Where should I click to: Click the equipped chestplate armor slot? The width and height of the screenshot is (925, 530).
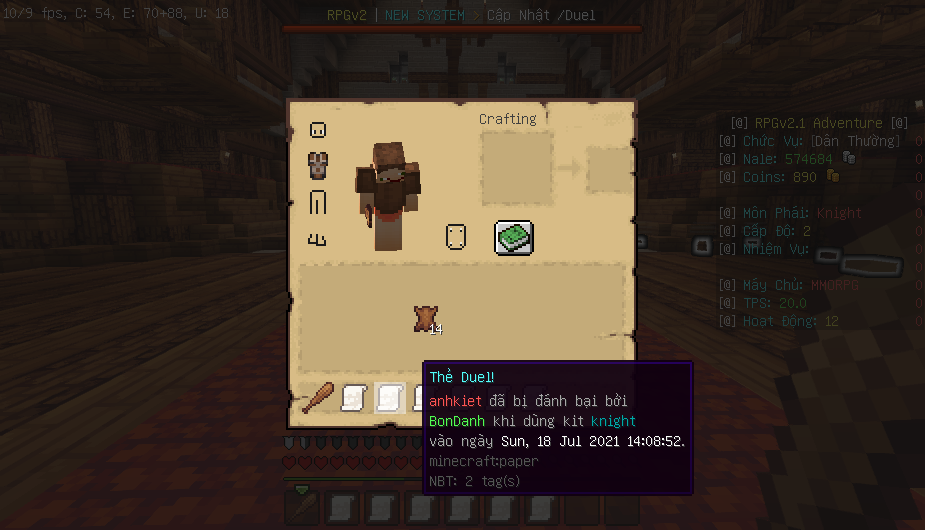pyautogui.click(x=318, y=165)
